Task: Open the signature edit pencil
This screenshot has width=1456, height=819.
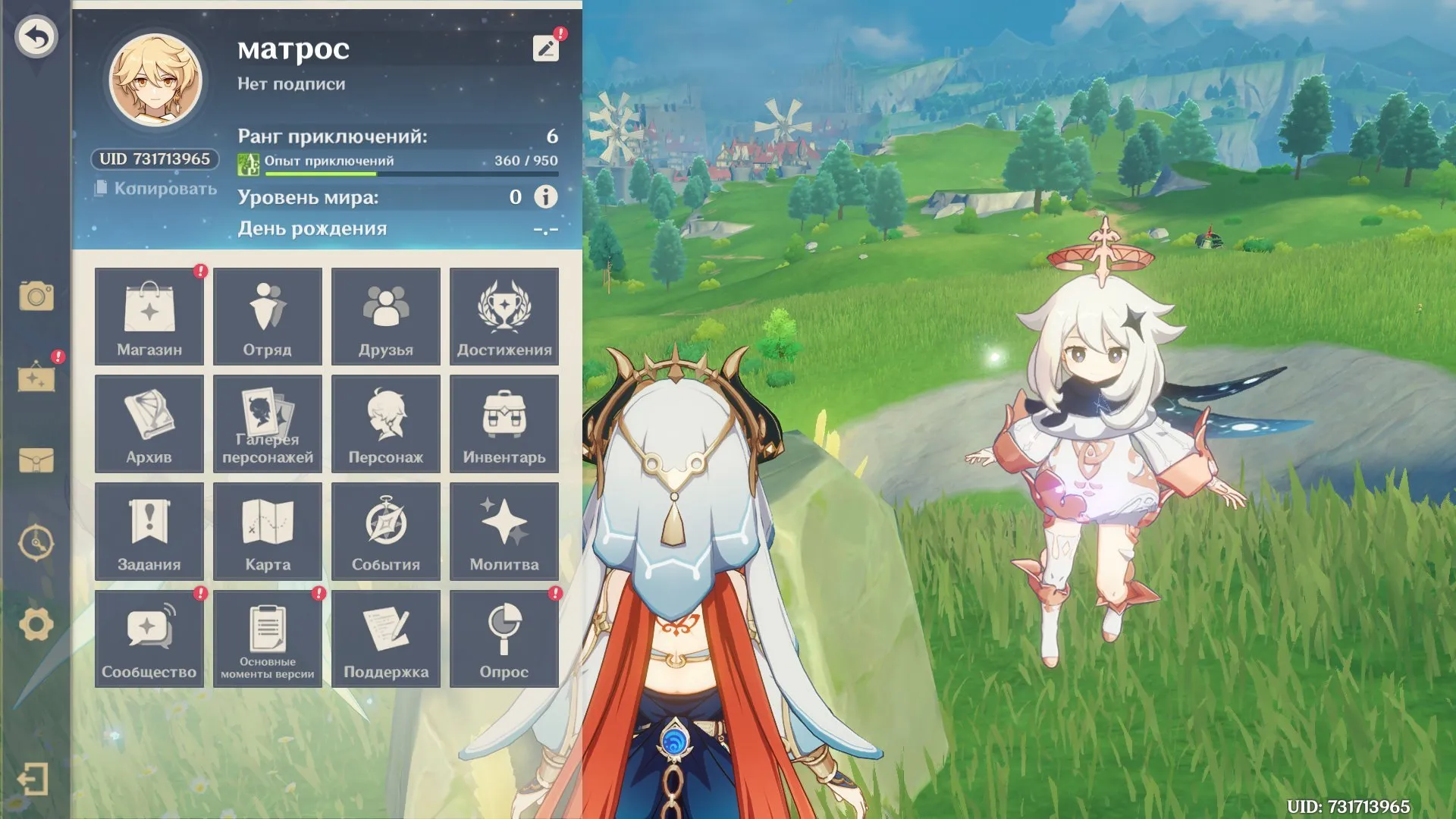Action: coord(544,48)
